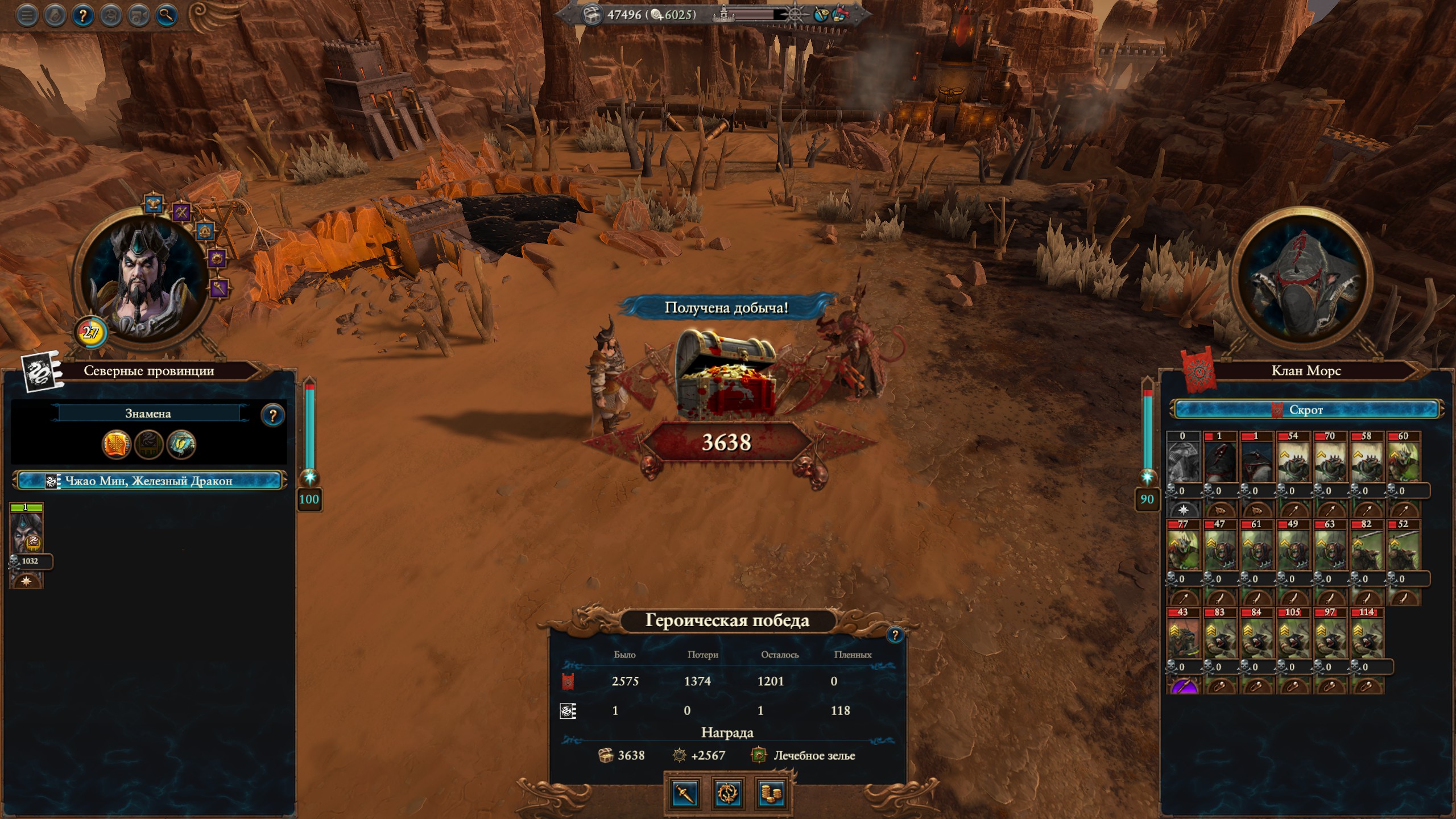Select the teal banner icon under Banners
The height and width of the screenshot is (819, 1456).
[x=181, y=444]
